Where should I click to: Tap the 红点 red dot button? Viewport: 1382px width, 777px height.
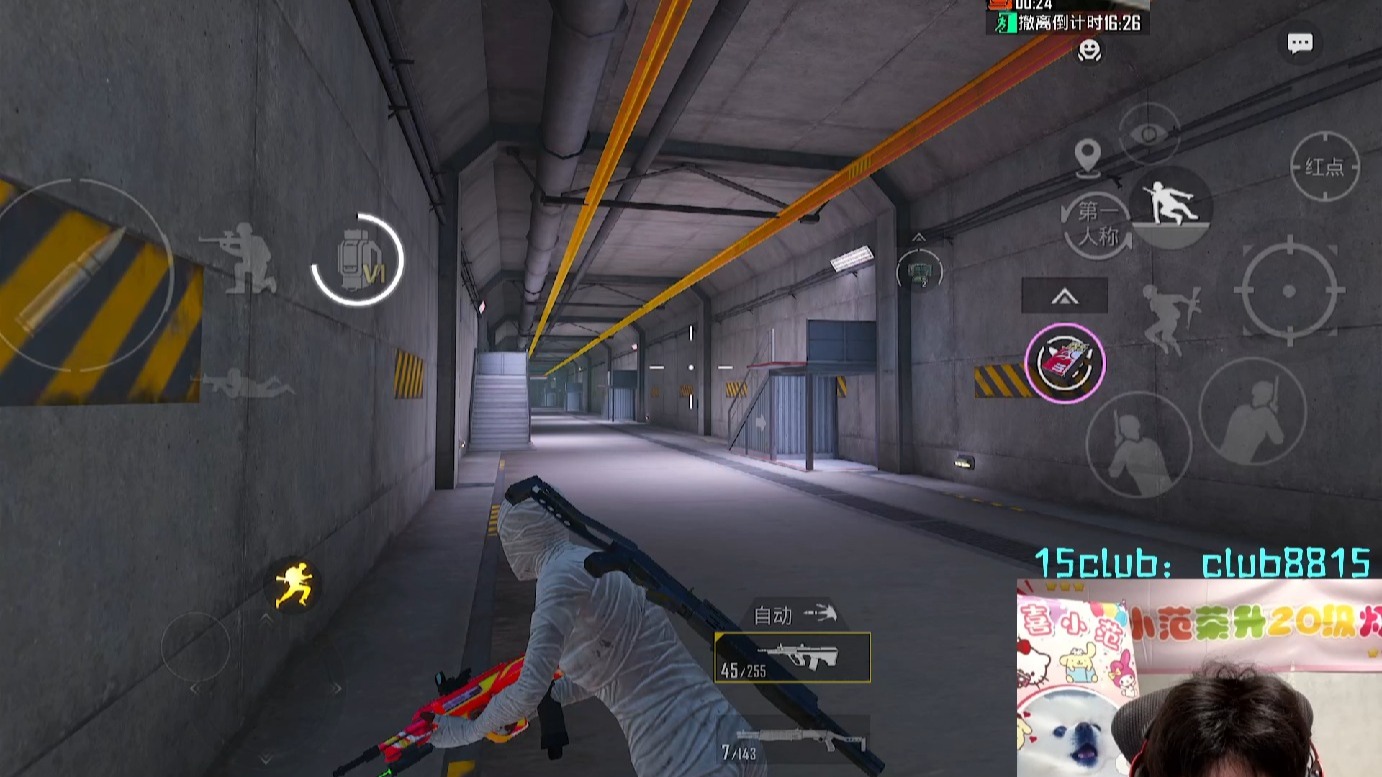click(1324, 167)
